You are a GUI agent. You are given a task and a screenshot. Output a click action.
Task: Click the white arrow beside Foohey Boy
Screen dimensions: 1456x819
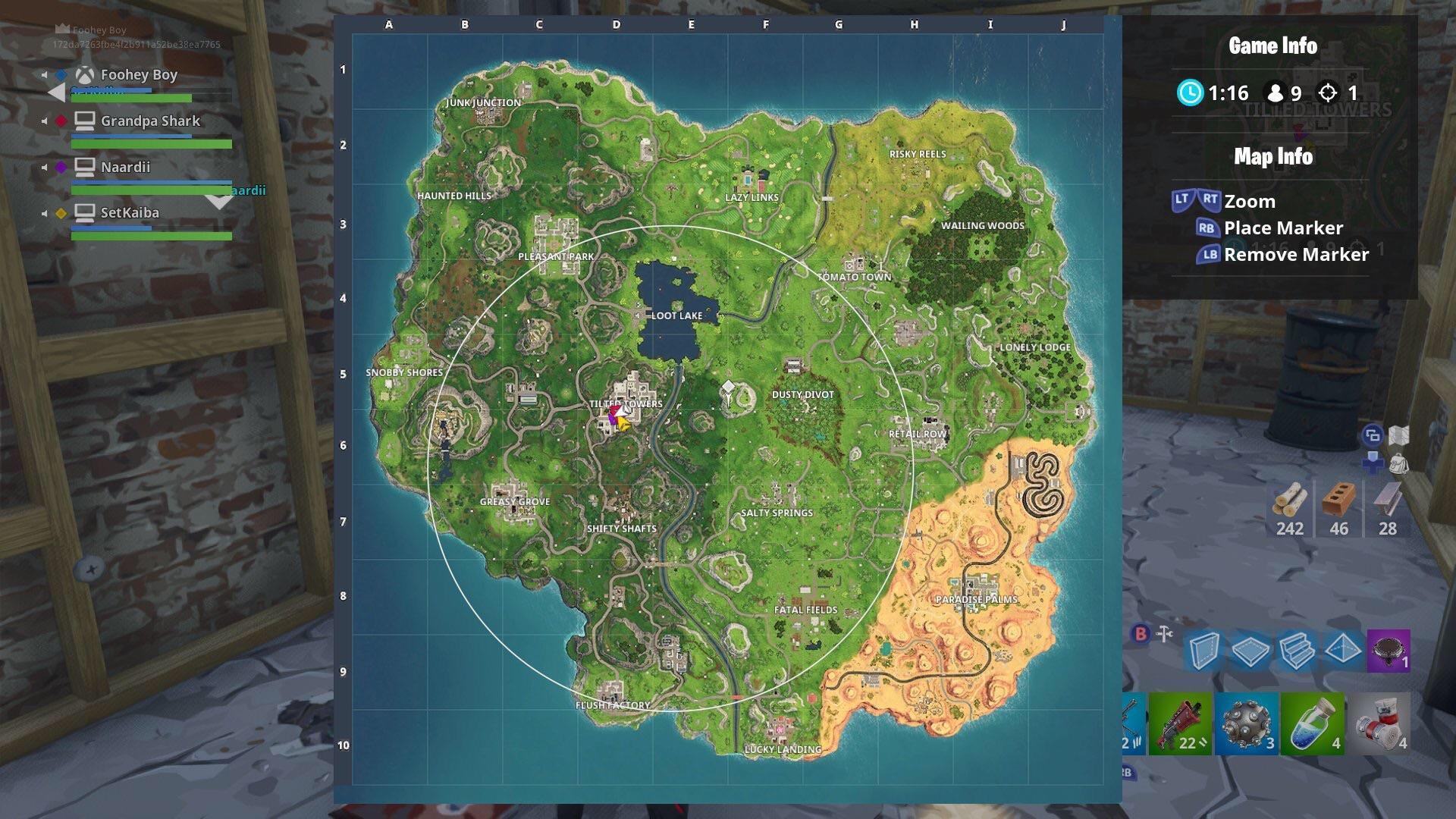[x=55, y=92]
